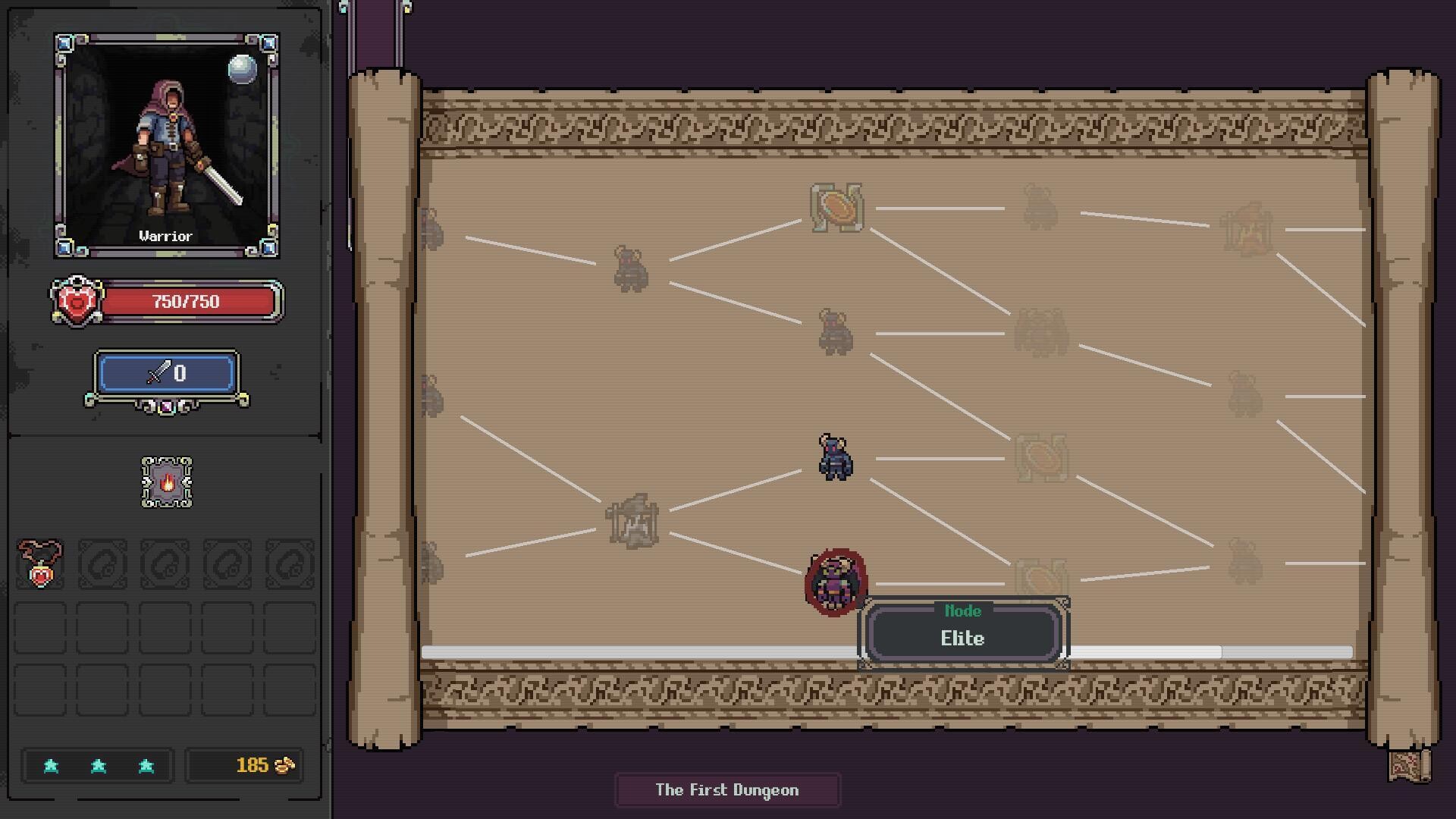The height and width of the screenshot is (819, 1456).
Task: Select the middle green star indicator
Action: pyautogui.click(x=97, y=766)
